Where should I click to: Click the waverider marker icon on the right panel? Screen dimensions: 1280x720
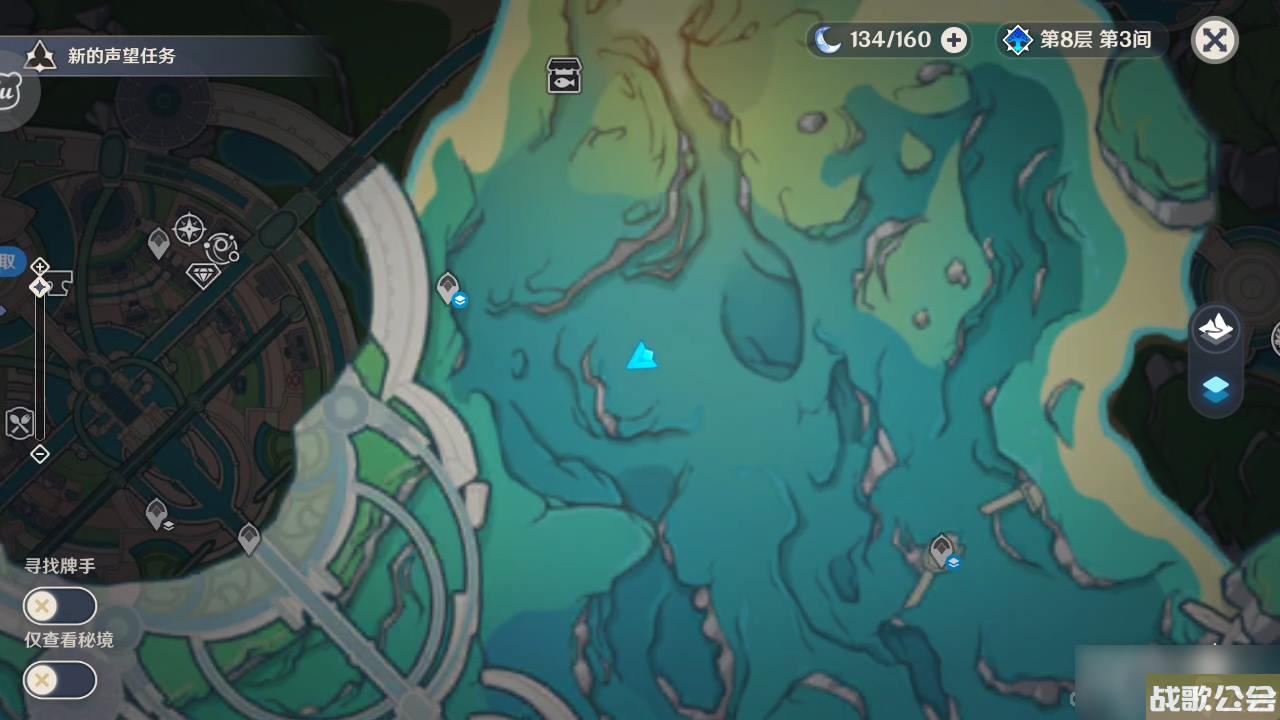(x=1216, y=330)
